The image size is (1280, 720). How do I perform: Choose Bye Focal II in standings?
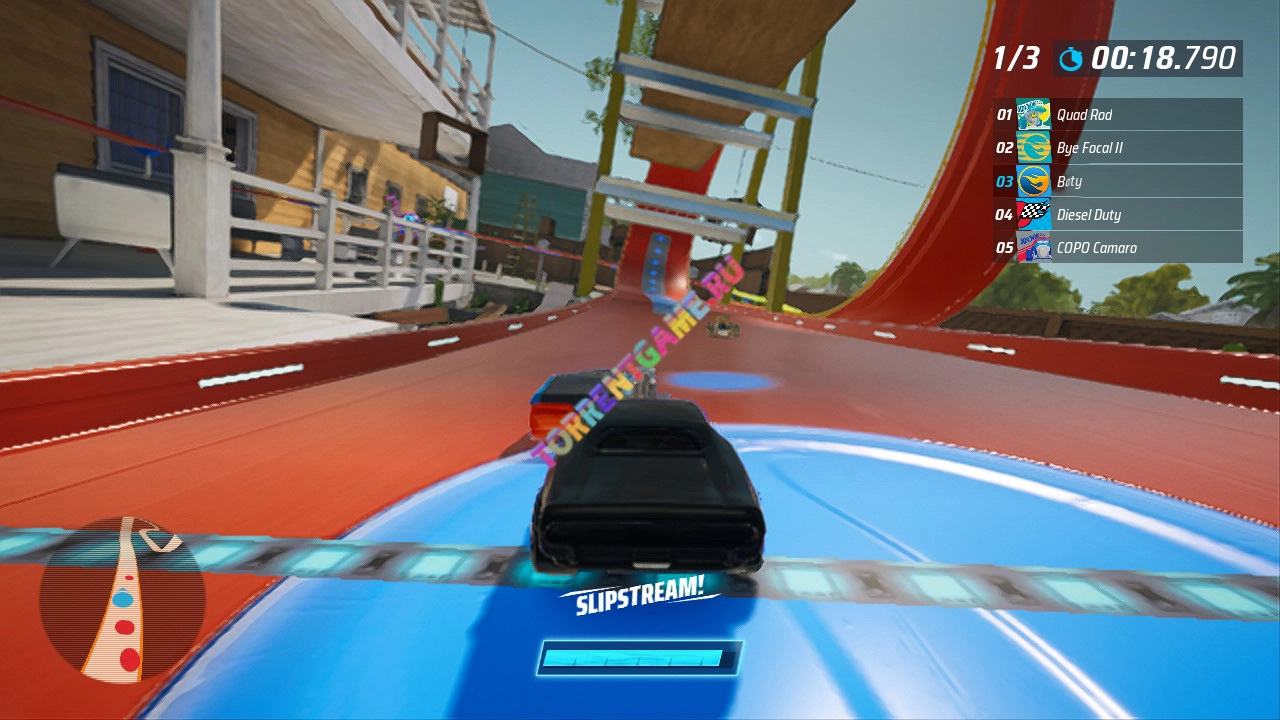click(1117, 148)
